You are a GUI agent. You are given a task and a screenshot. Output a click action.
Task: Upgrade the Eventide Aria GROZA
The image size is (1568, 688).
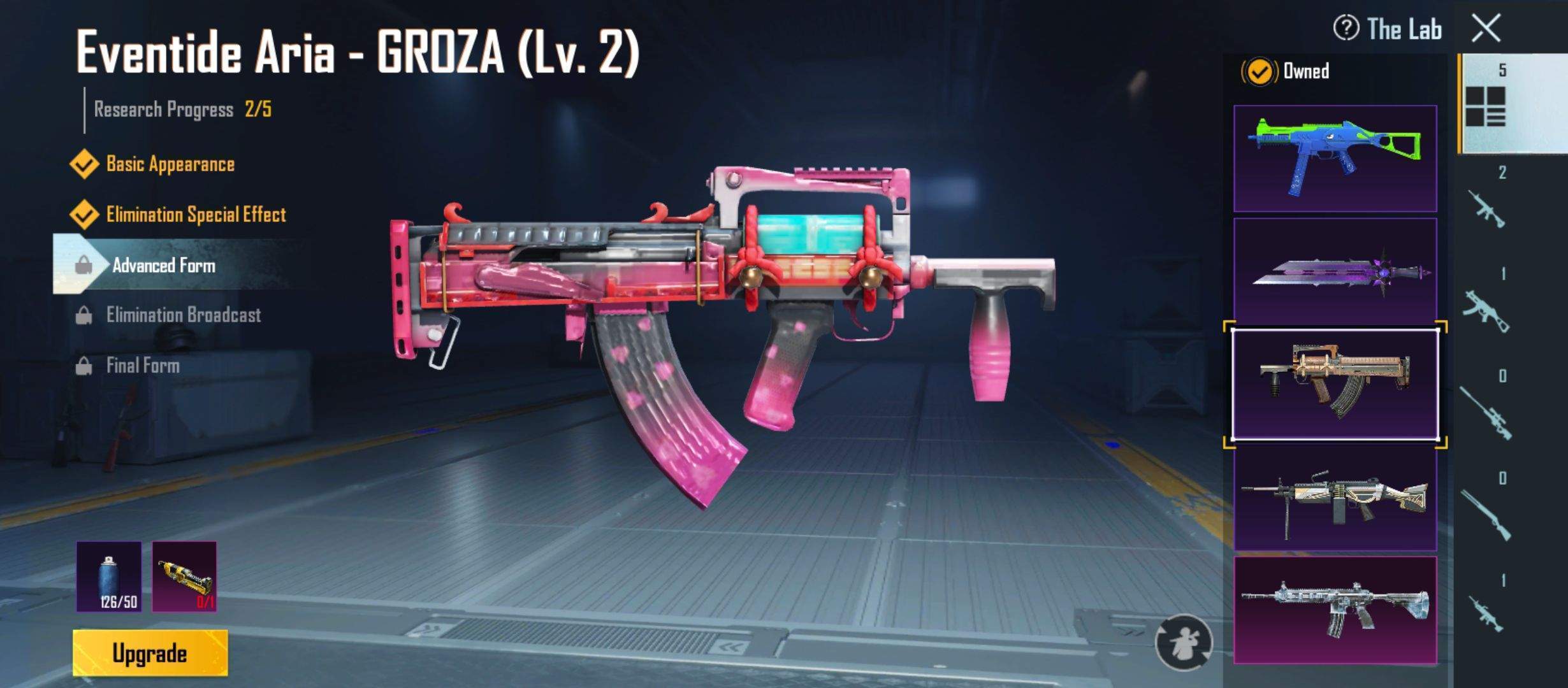click(x=150, y=653)
